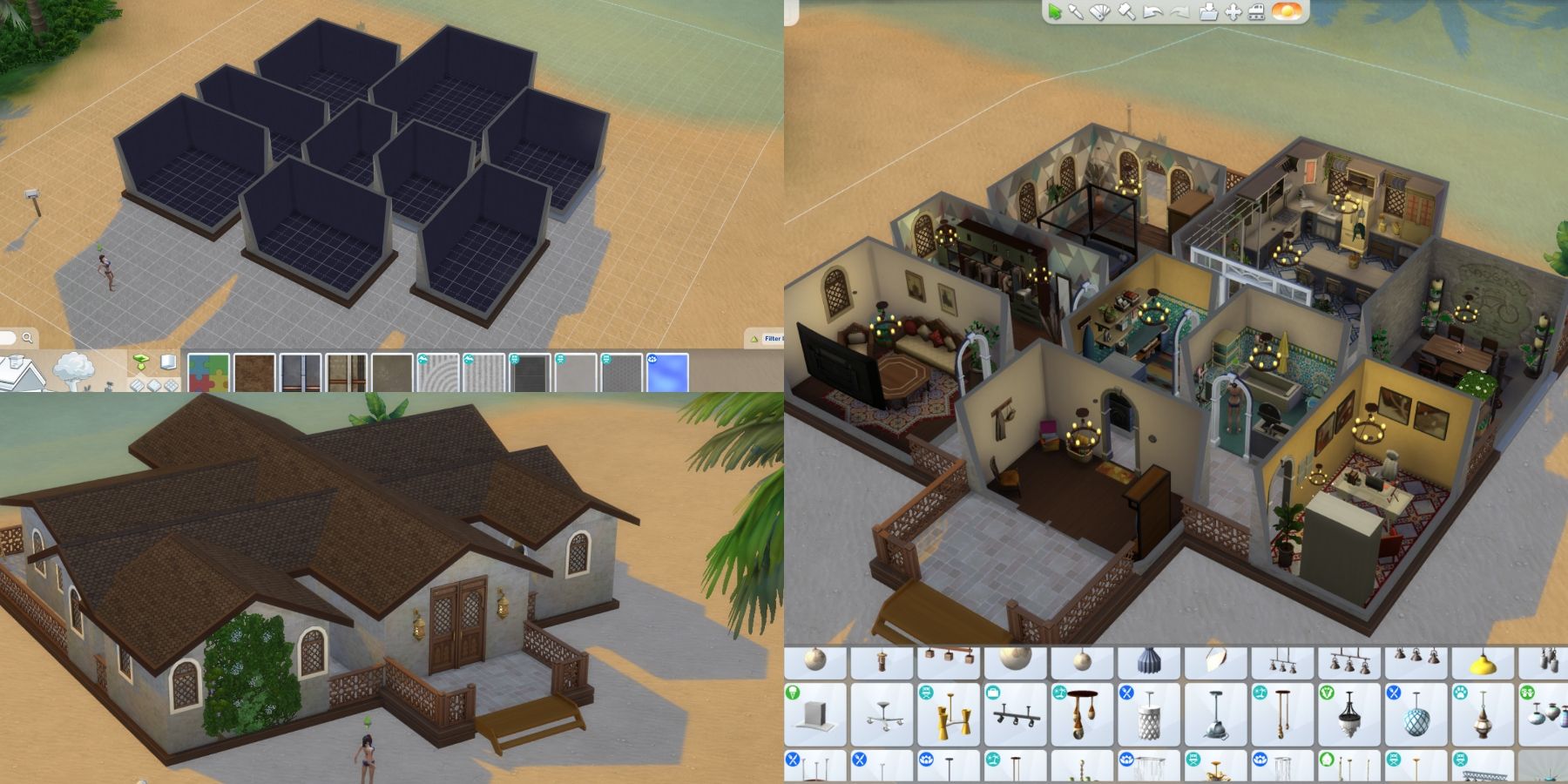The image size is (1568, 784).
Task: Select the brown dirt floor pattern swatch
Action: click(254, 373)
